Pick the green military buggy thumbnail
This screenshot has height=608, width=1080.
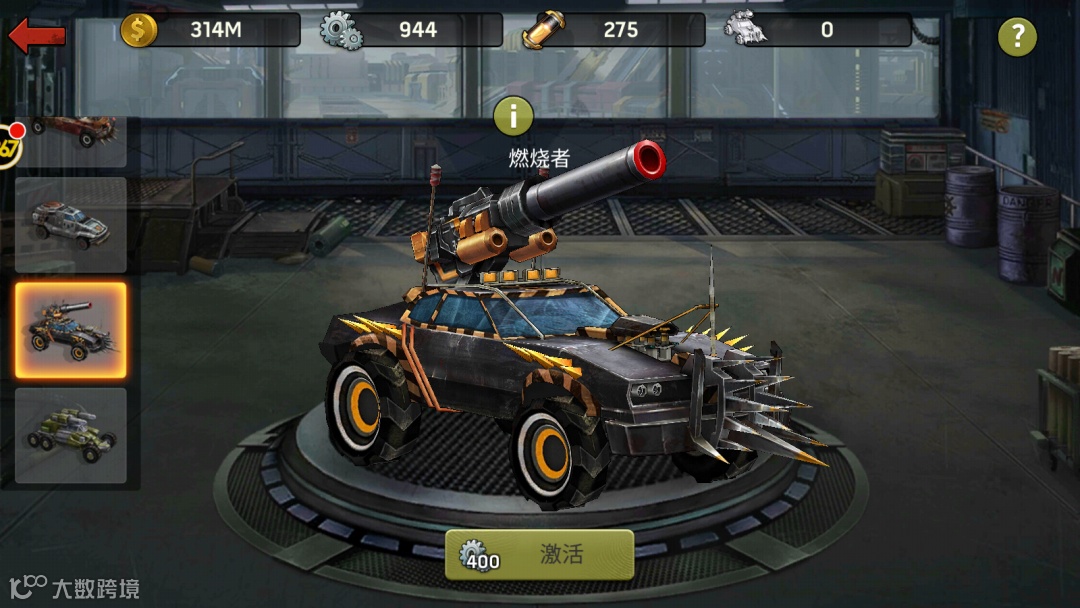pyautogui.click(x=71, y=435)
